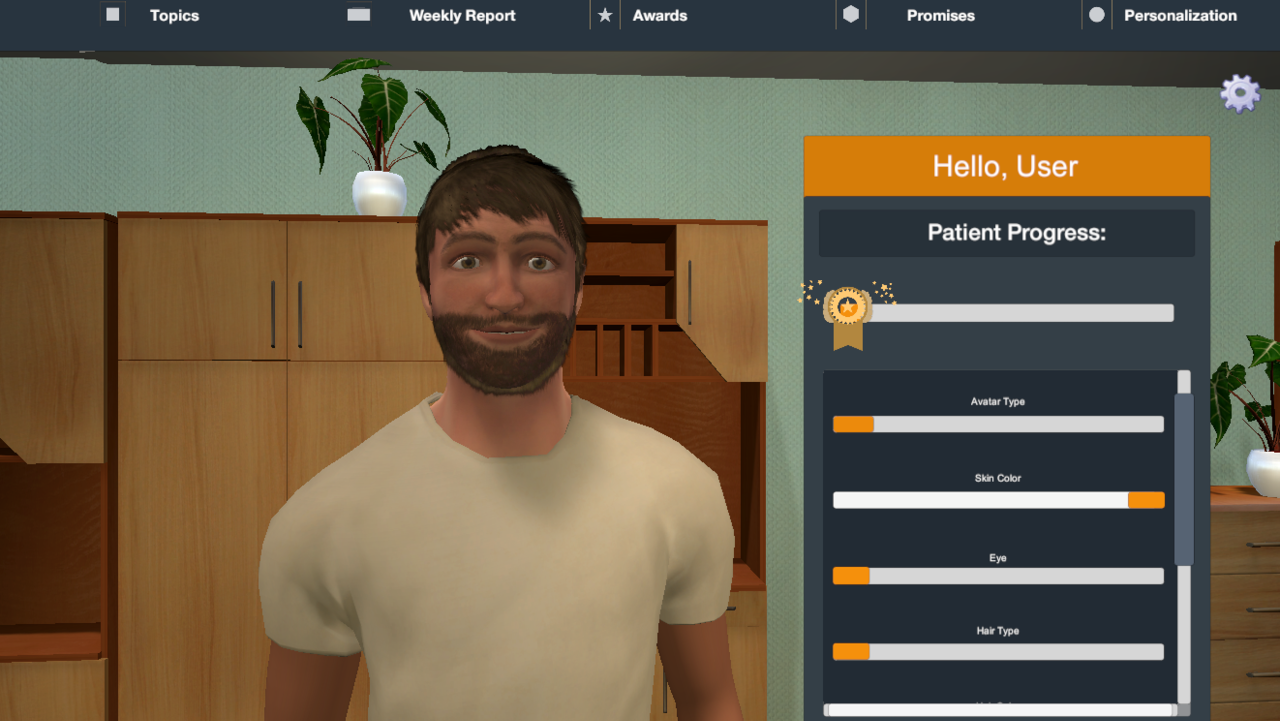Adjust the Skin Color slider
This screenshot has height=721, width=1280.
[998, 500]
